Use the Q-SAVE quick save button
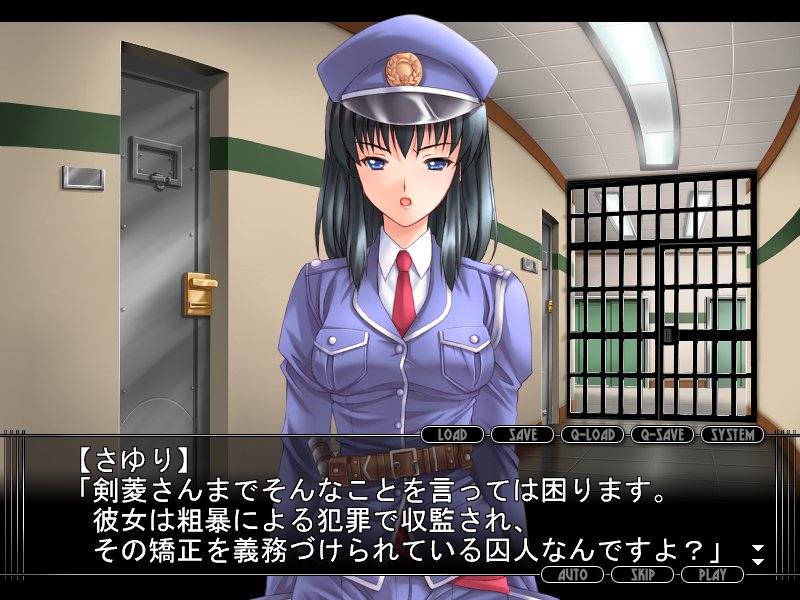The width and height of the screenshot is (800, 600). tap(662, 435)
